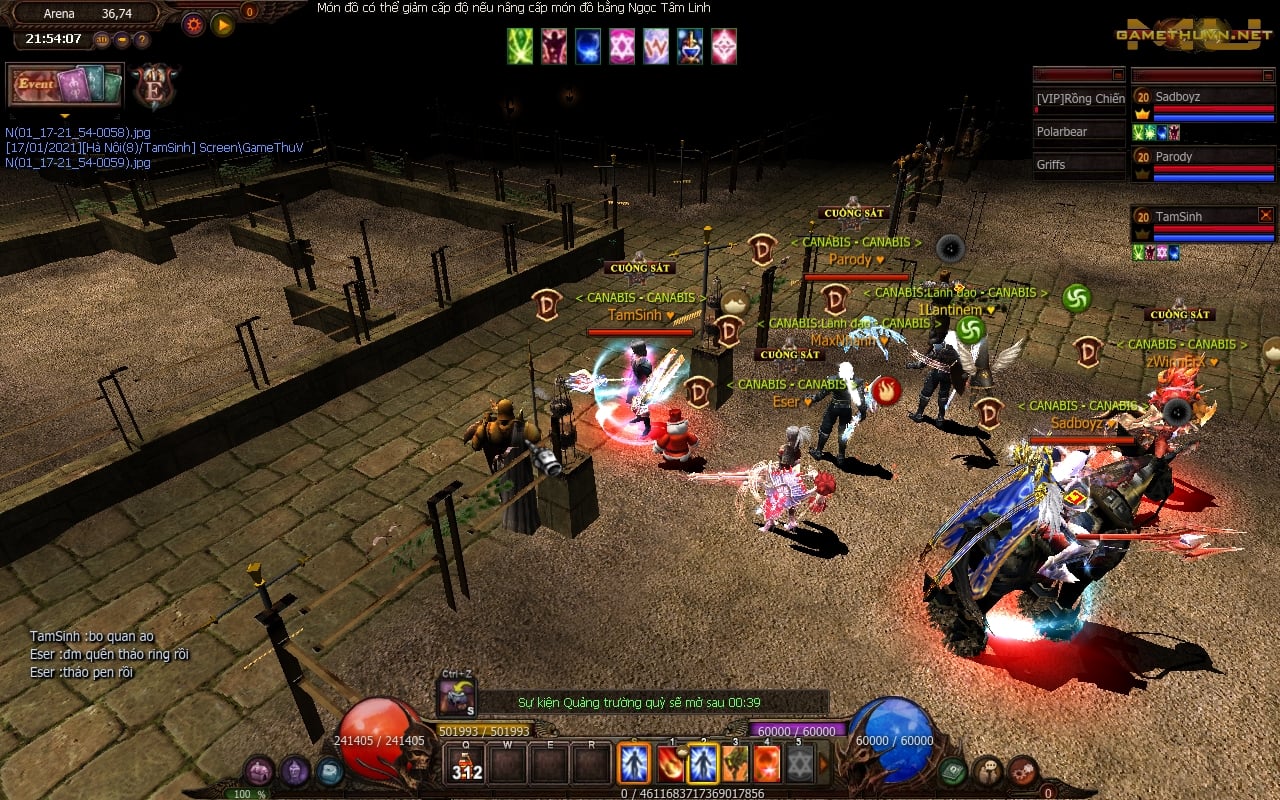
Task: Use the potion in the Q slot
Action: (466, 765)
